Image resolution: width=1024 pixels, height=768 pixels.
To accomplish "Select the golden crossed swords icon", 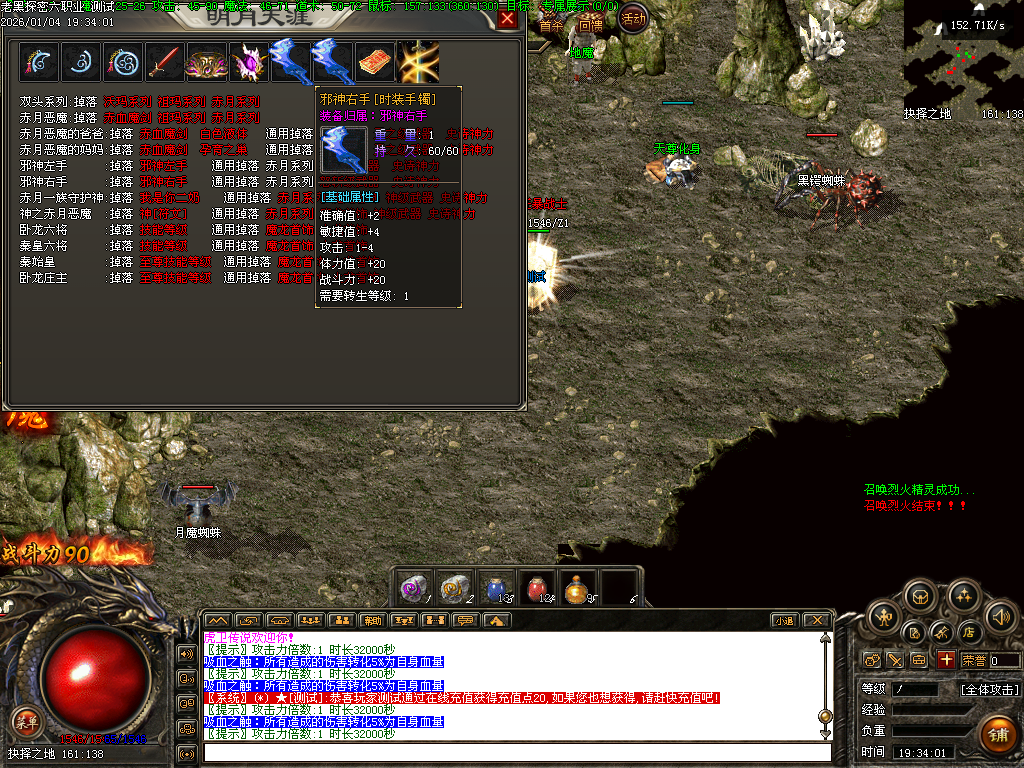I will point(418,62).
